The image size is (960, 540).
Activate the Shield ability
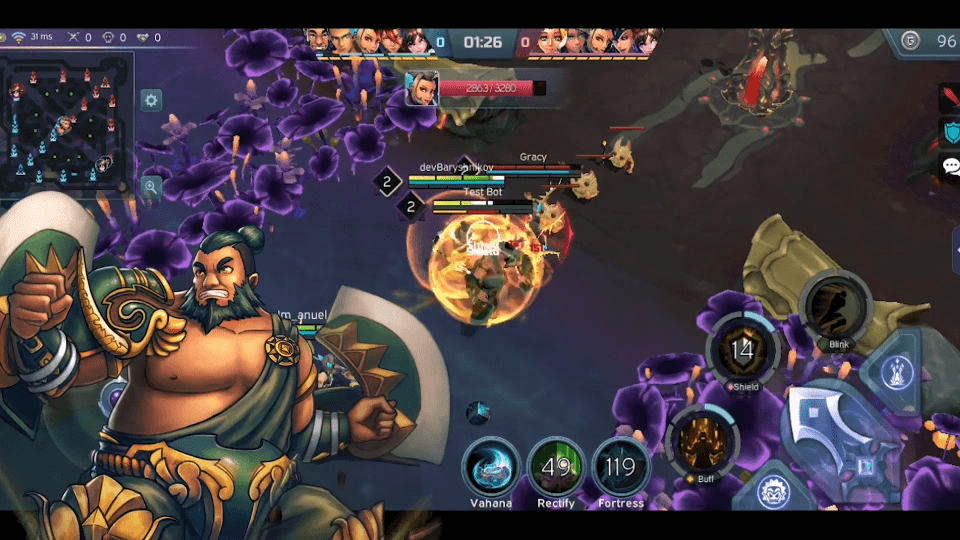(742, 351)
